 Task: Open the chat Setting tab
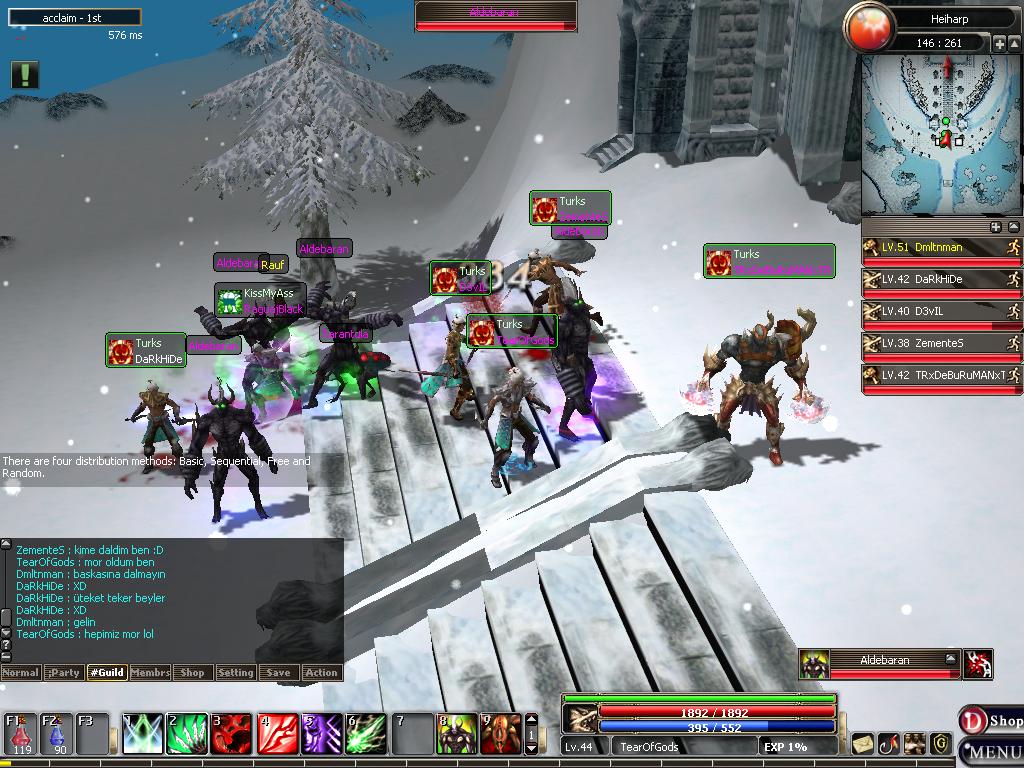236,673
